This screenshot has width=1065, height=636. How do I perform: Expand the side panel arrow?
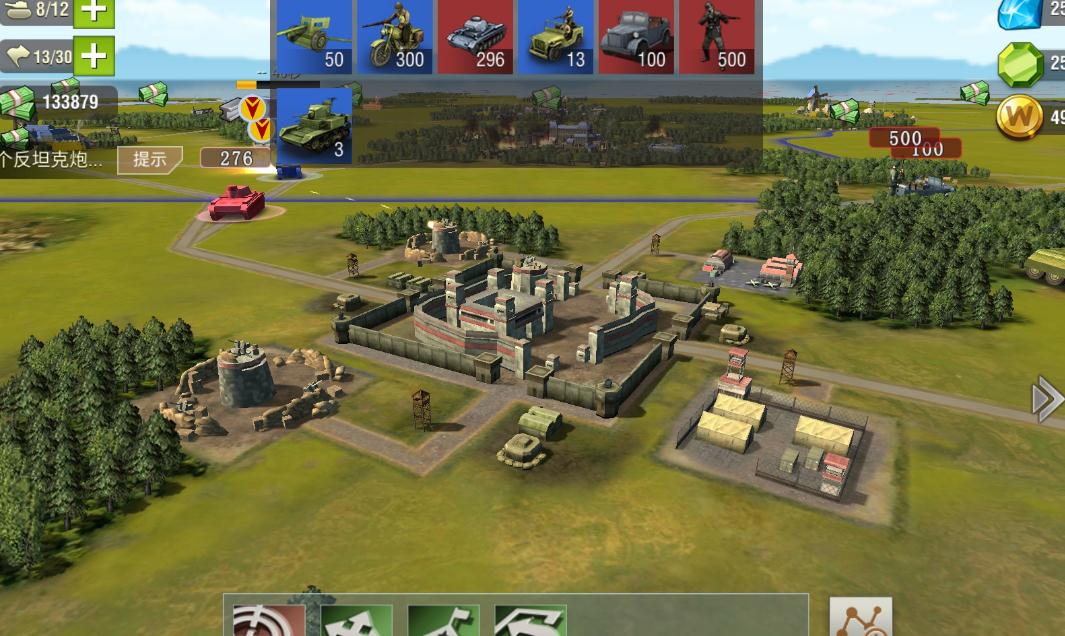point(1046,399)
